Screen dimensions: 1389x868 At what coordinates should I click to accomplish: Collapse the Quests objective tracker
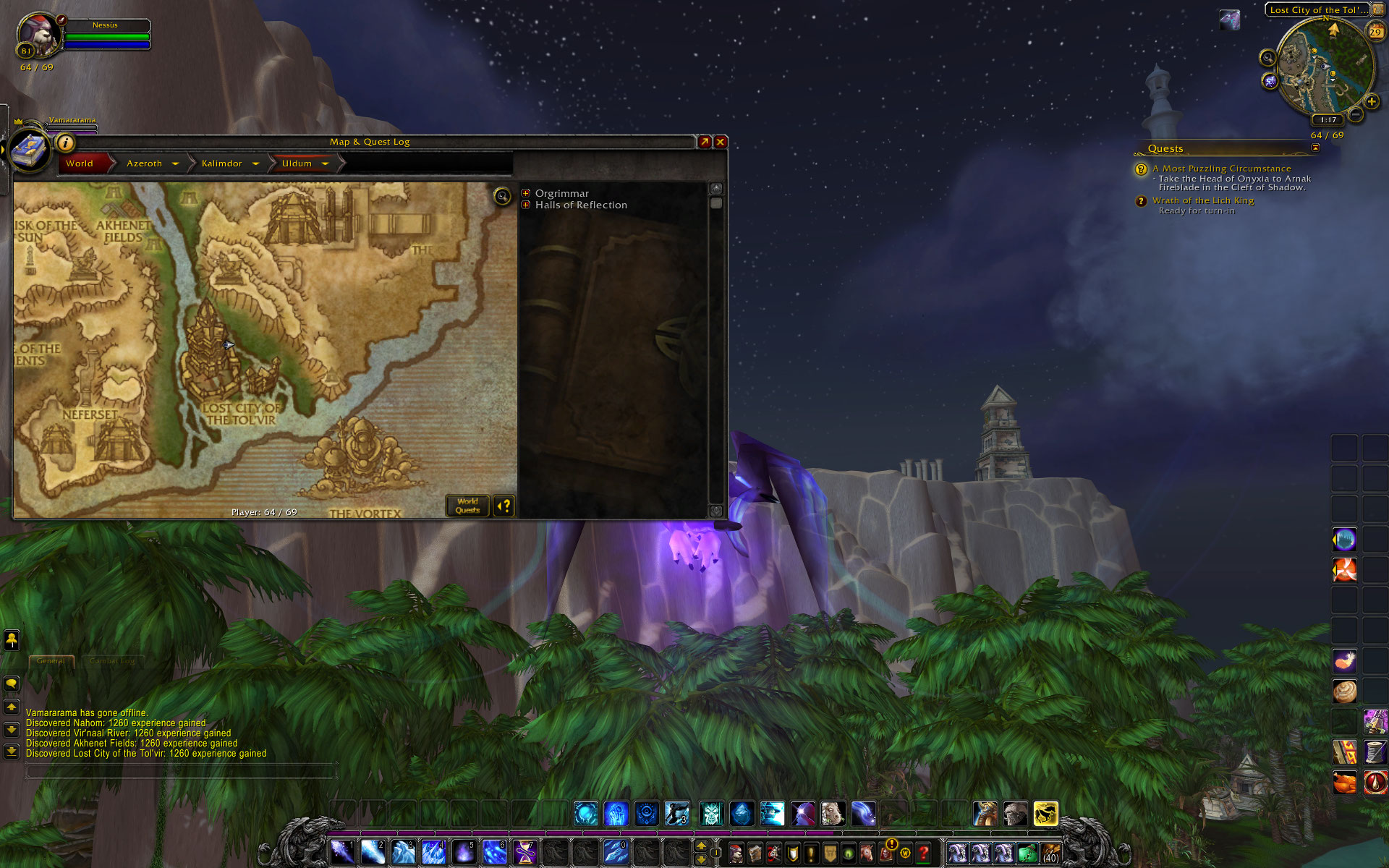click(x=1315, y=148)
